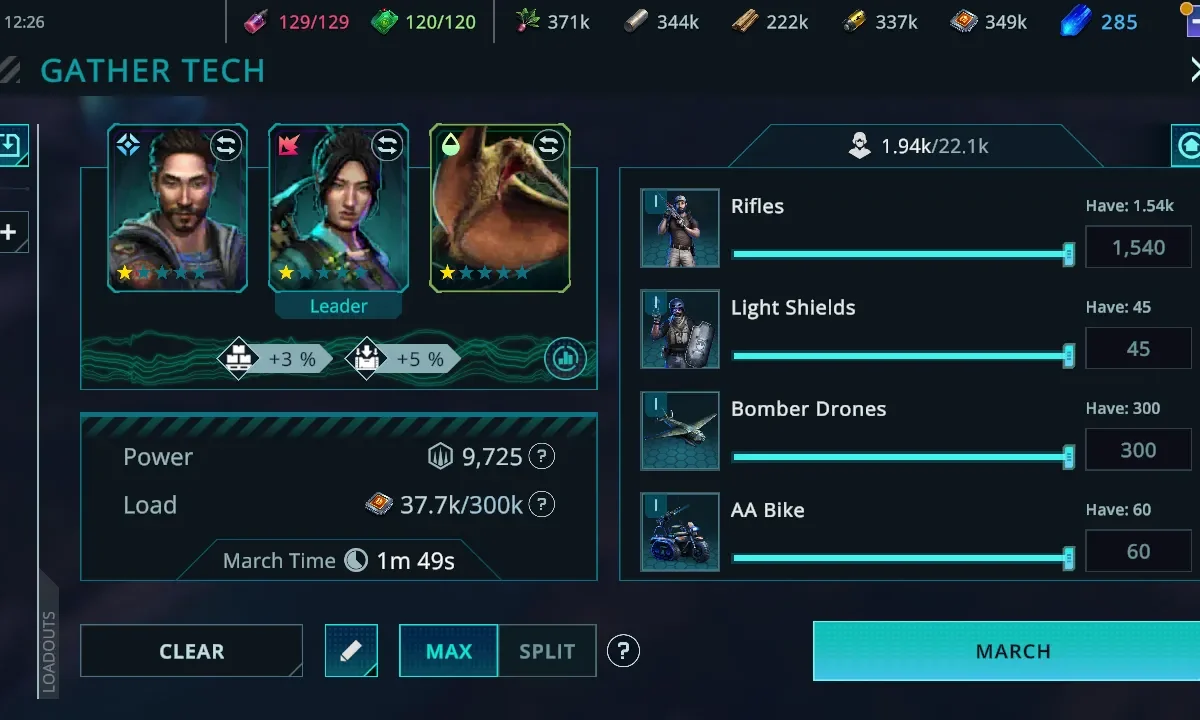The width and height of the screenshot is (1200, 720).
Task: Edit the Light Shields troop count field
Action: [1138, 349]
